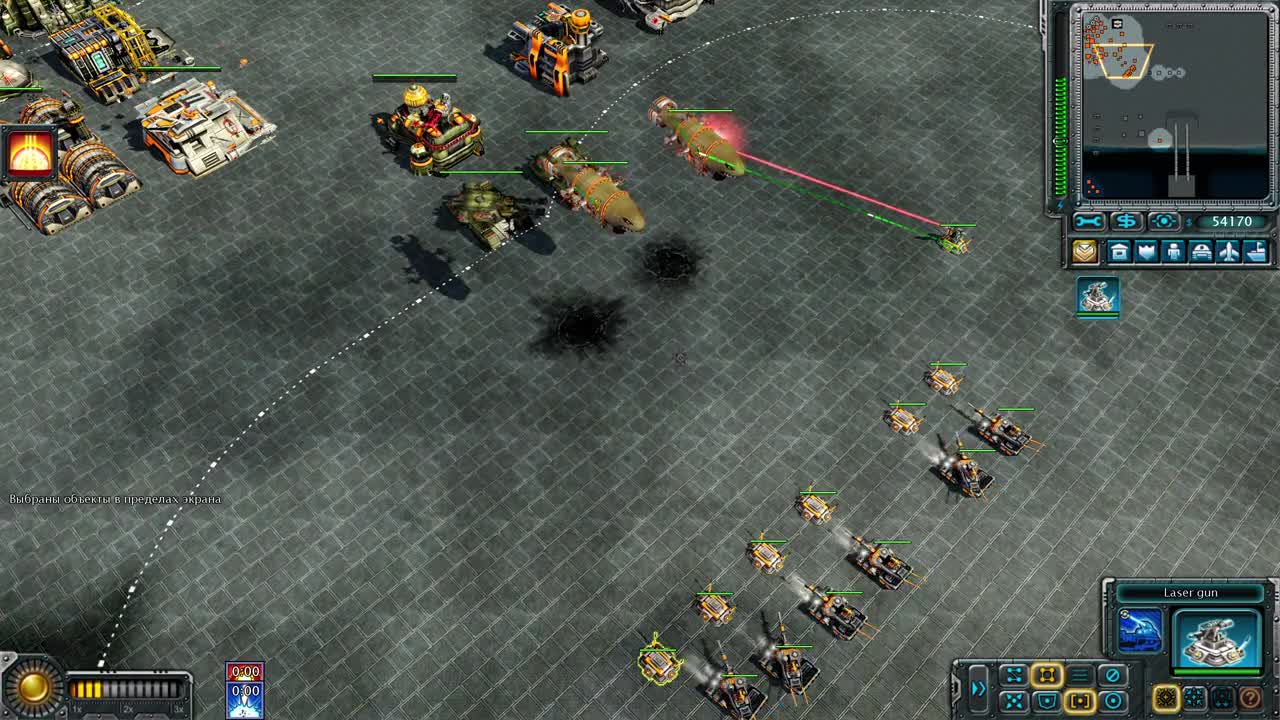Open the aircraft production tab
This screenshot has width=1280, height=720.
[x=1229, y=252]
